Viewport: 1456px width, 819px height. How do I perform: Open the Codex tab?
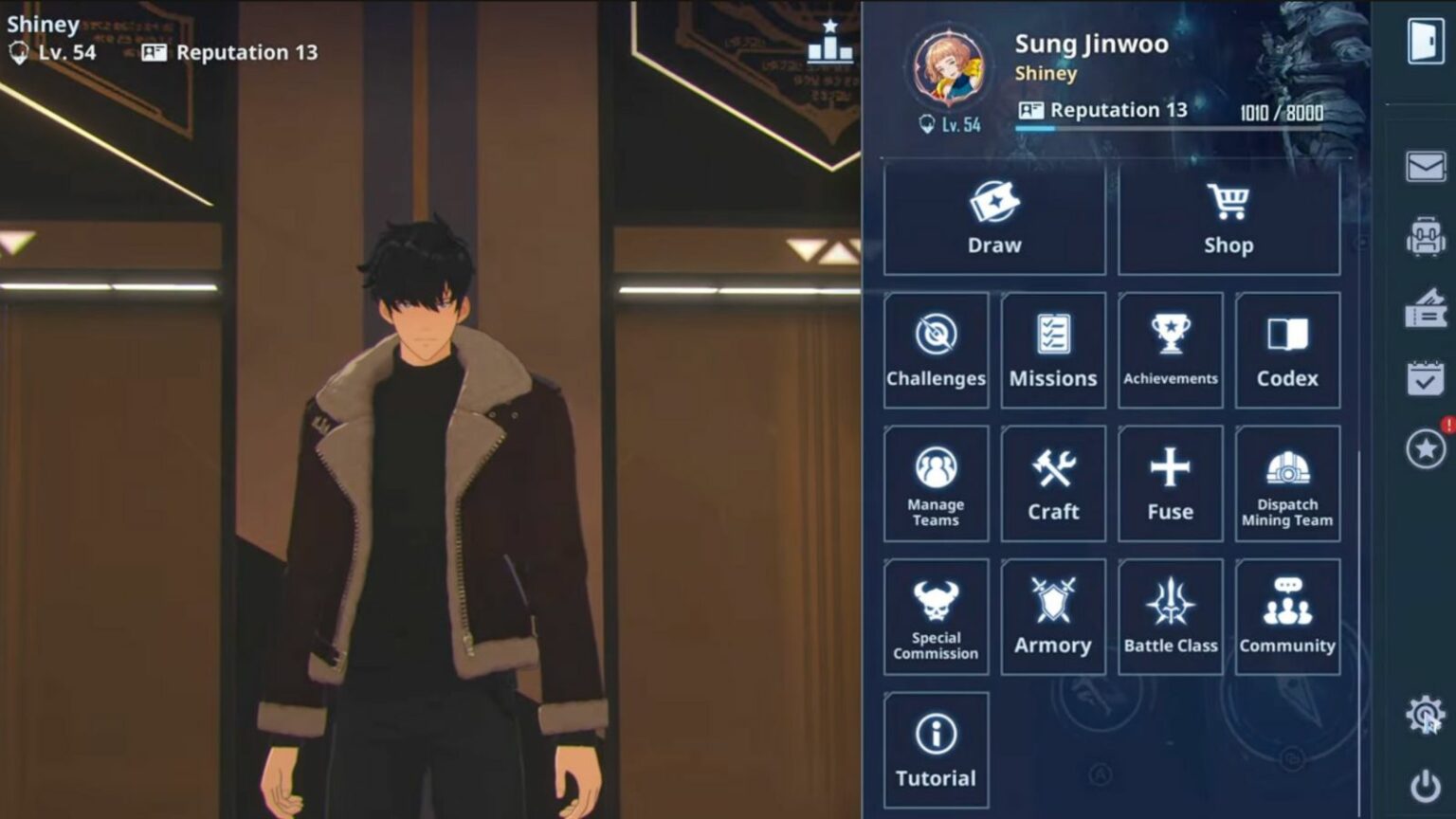[x=1287, y=349]
